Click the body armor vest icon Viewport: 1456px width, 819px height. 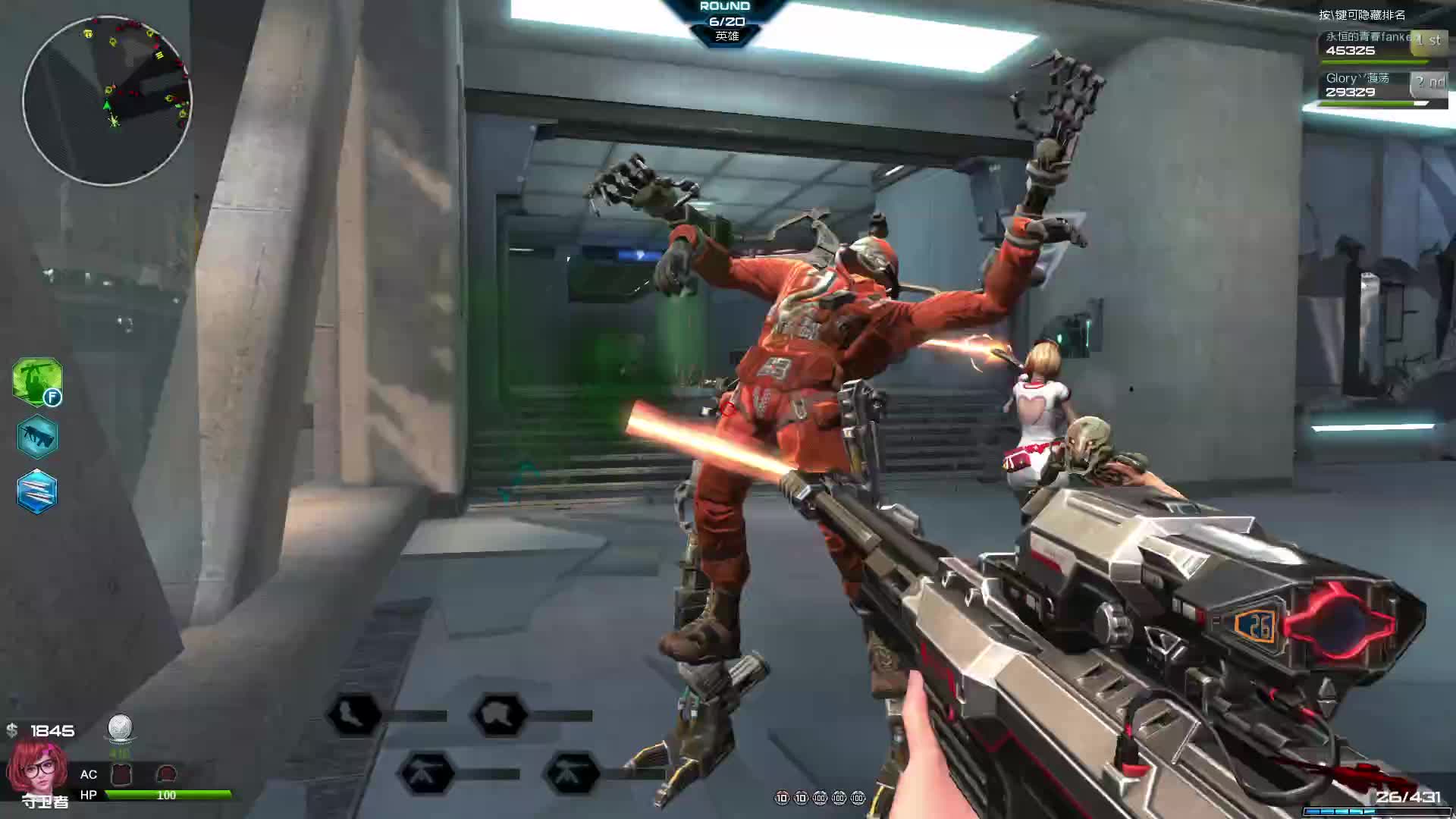[122, 774]
